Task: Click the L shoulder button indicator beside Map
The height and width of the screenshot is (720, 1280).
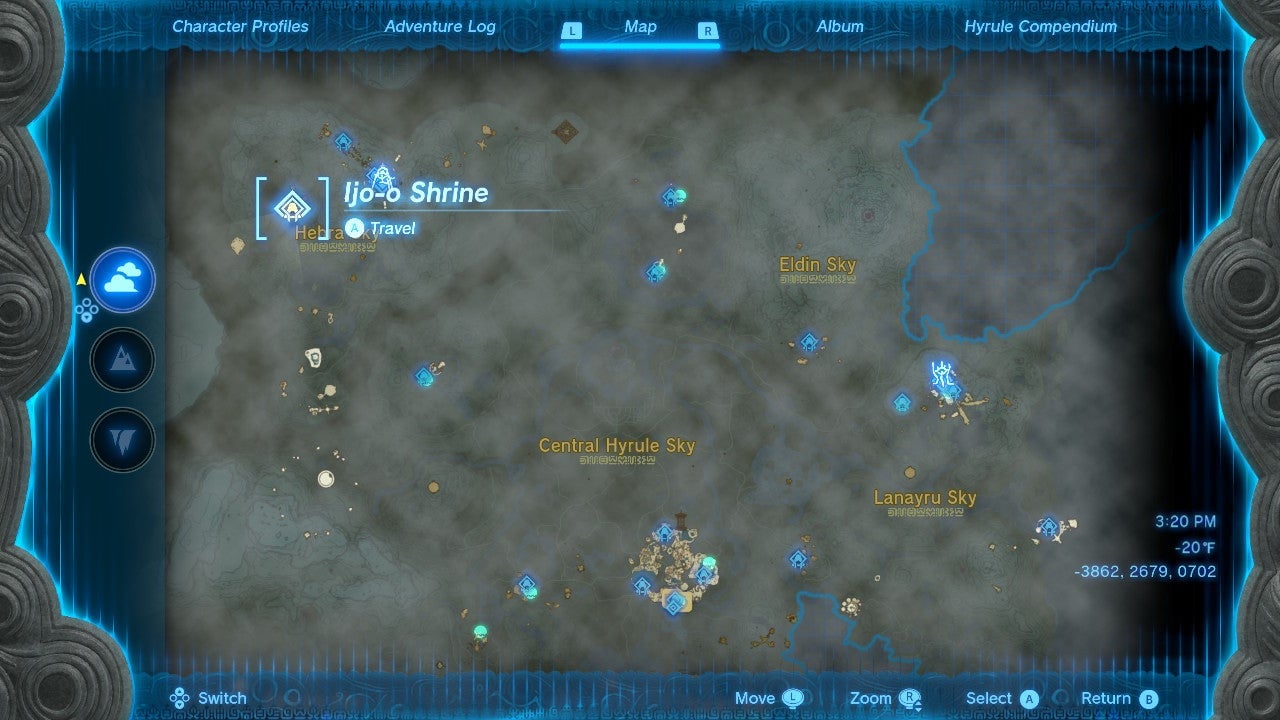Action: (571, 31)
